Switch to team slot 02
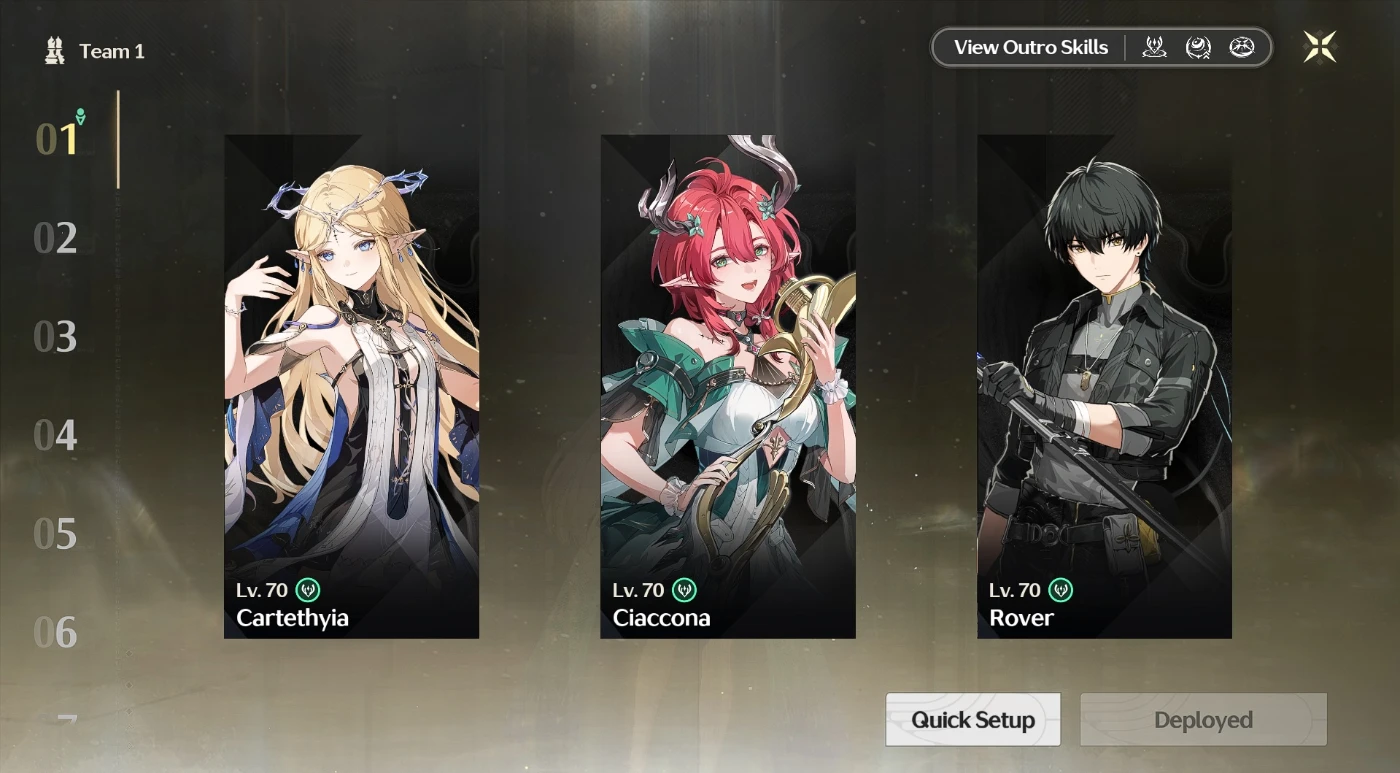 click(55, 238)
